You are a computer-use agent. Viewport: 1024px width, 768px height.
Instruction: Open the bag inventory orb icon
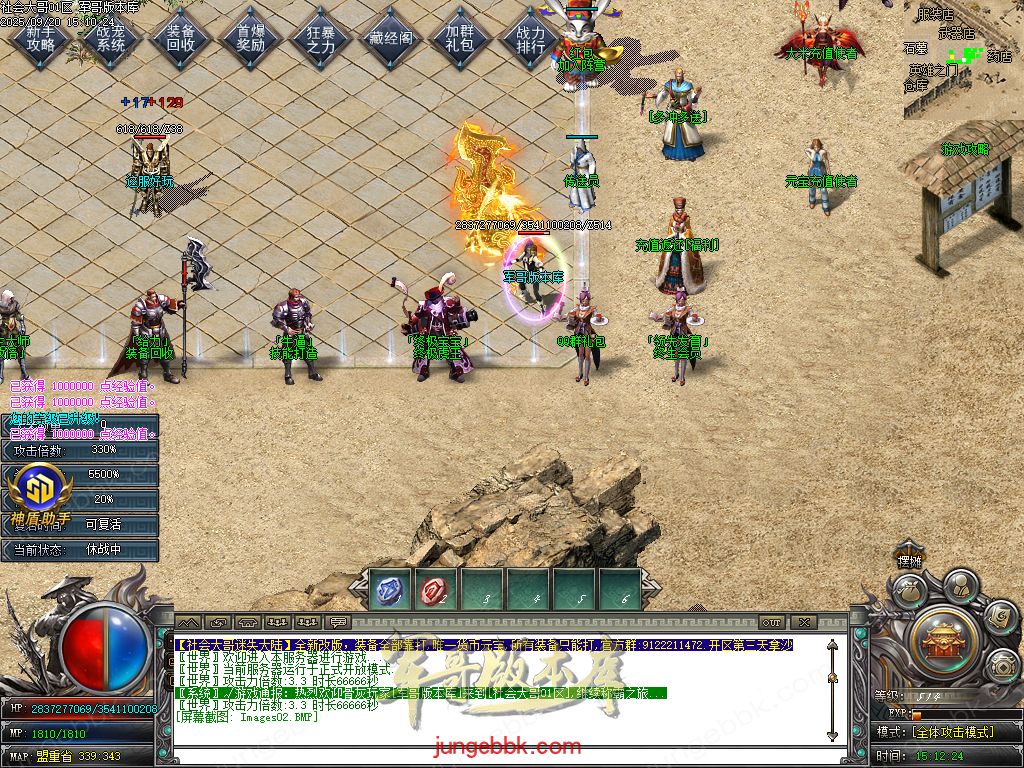908,591
